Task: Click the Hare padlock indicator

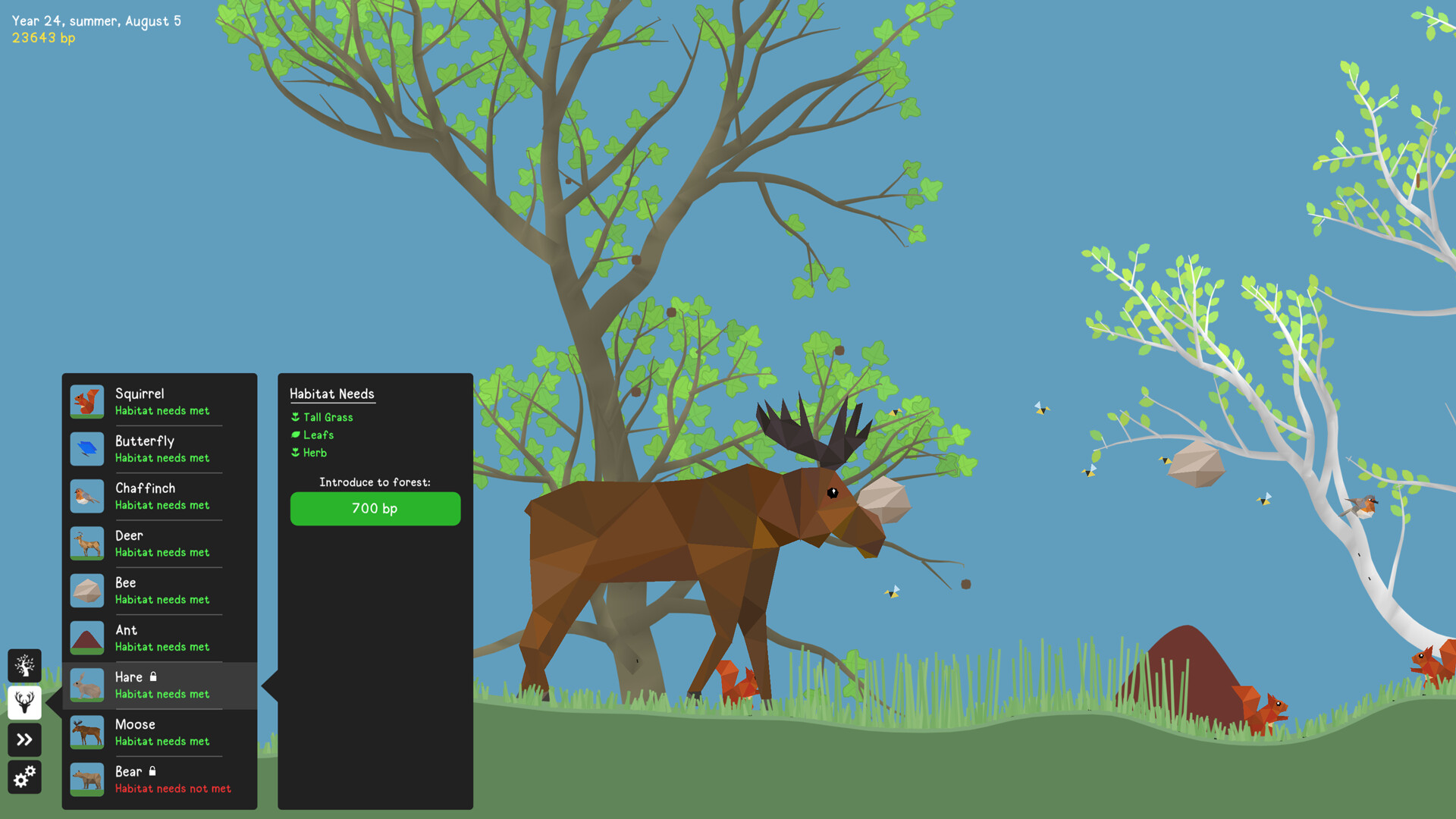Action: point(155,676)
